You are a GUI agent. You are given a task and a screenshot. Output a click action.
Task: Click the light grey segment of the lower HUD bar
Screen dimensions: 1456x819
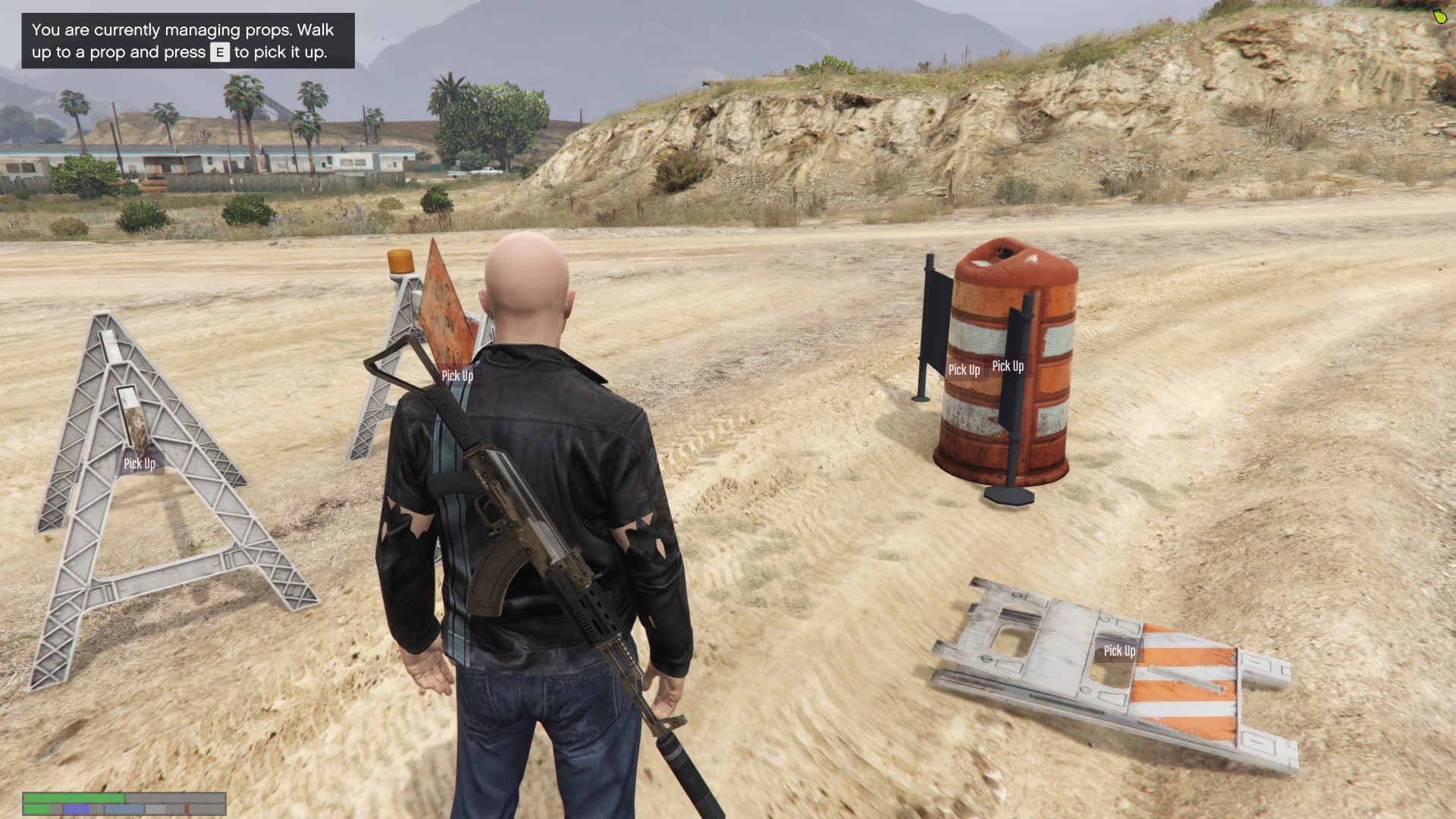(x=155, y=808)
